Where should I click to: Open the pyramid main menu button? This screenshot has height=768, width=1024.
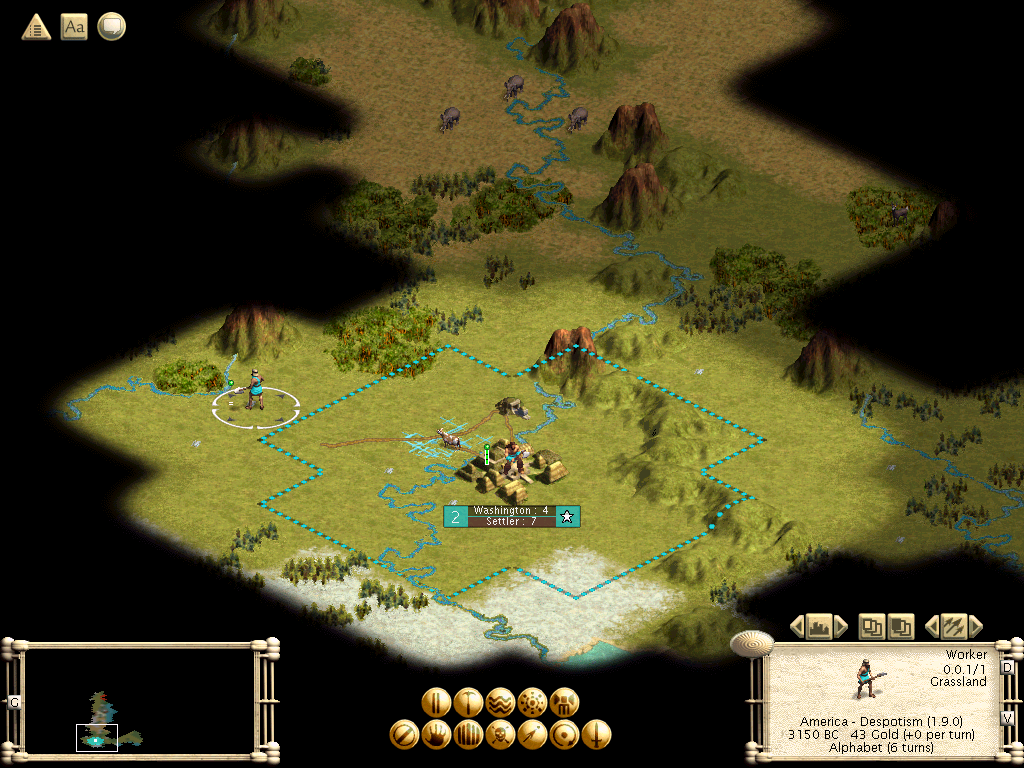click(x=37, y=27)
